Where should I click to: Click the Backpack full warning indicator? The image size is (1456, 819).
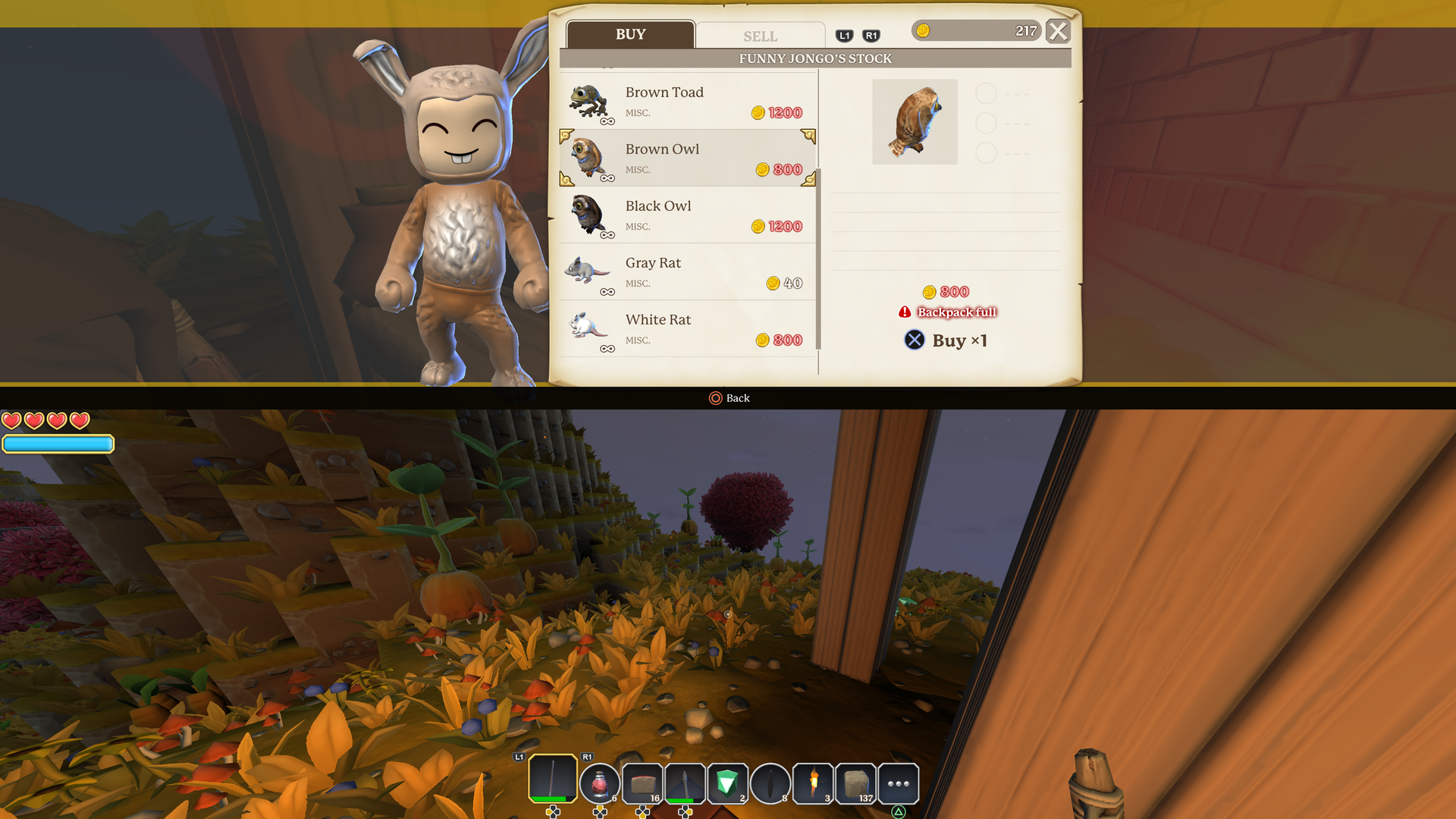click(x=947, y=312)
